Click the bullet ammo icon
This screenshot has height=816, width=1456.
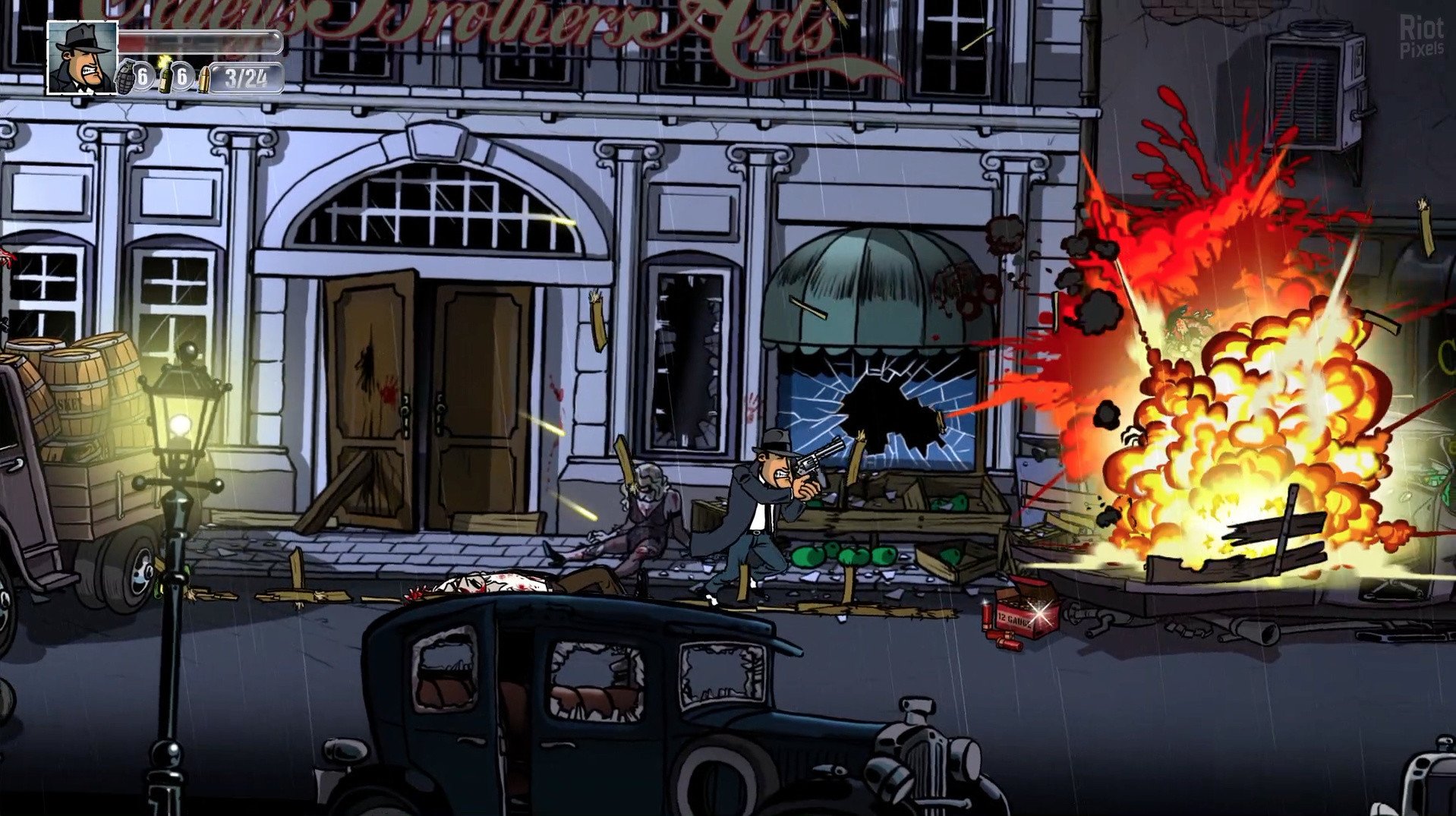pyautogui.click(x=203, y=79)
